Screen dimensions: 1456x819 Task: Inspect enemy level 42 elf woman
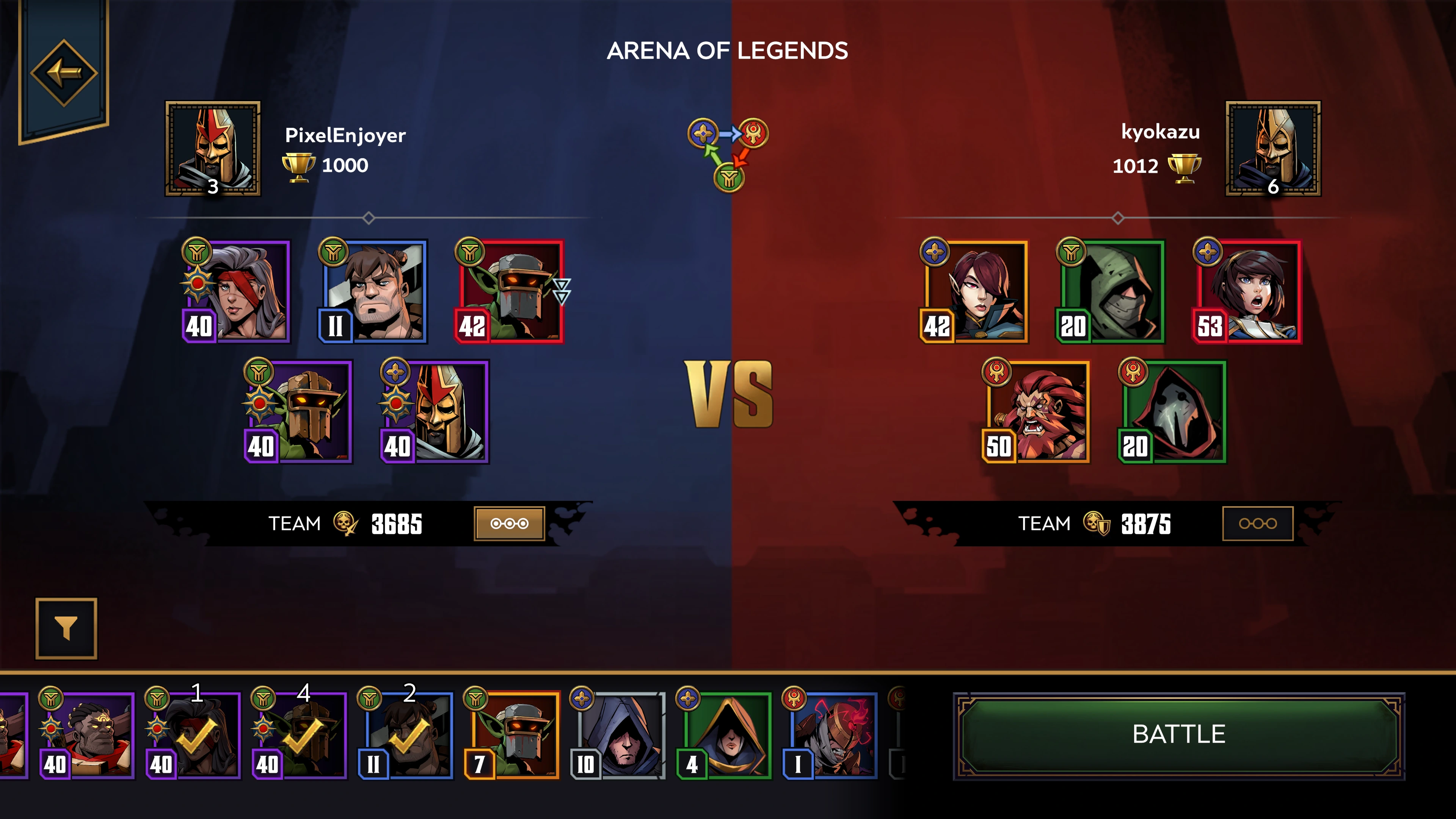pos(974,292)
